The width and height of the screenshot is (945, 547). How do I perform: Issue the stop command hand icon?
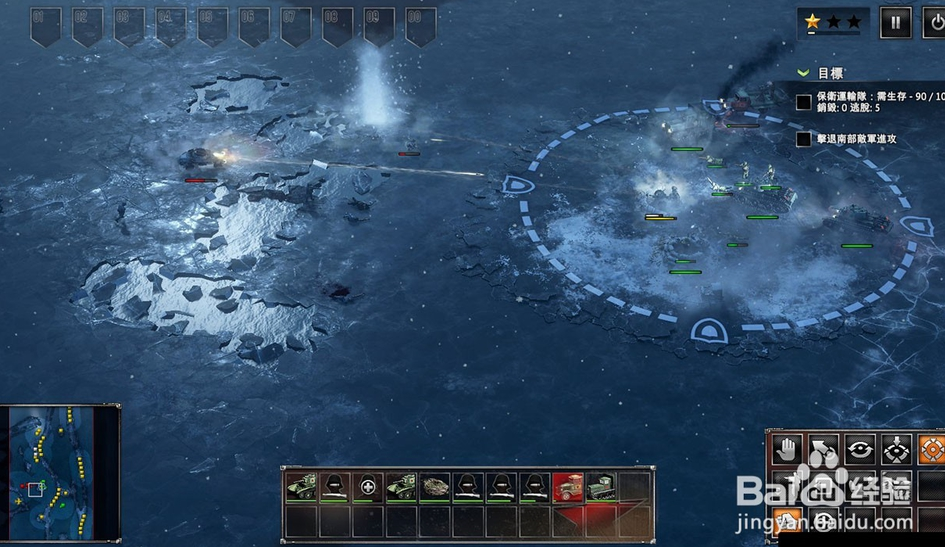(x=787, y=449)
